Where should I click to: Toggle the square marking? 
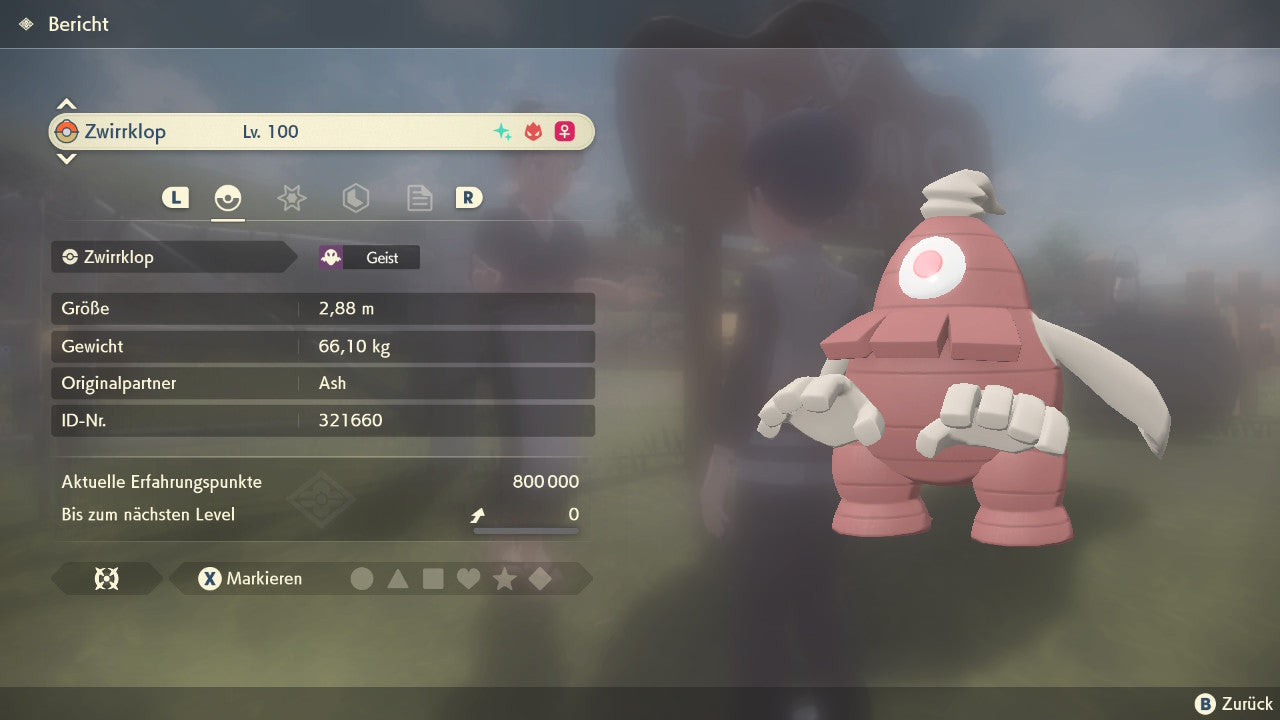click(433, 578)
